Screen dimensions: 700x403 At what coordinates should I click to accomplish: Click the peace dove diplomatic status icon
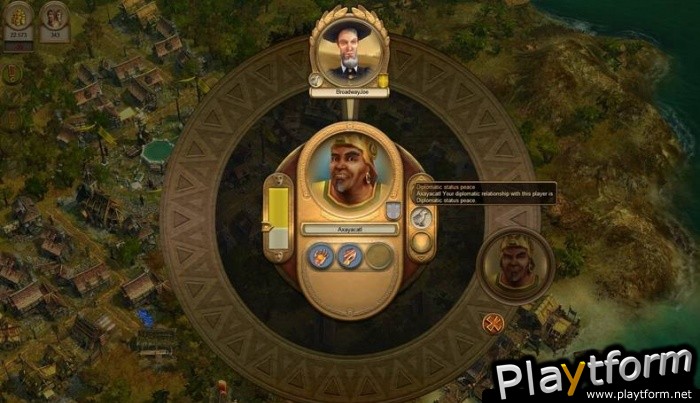tap(421, 216)
